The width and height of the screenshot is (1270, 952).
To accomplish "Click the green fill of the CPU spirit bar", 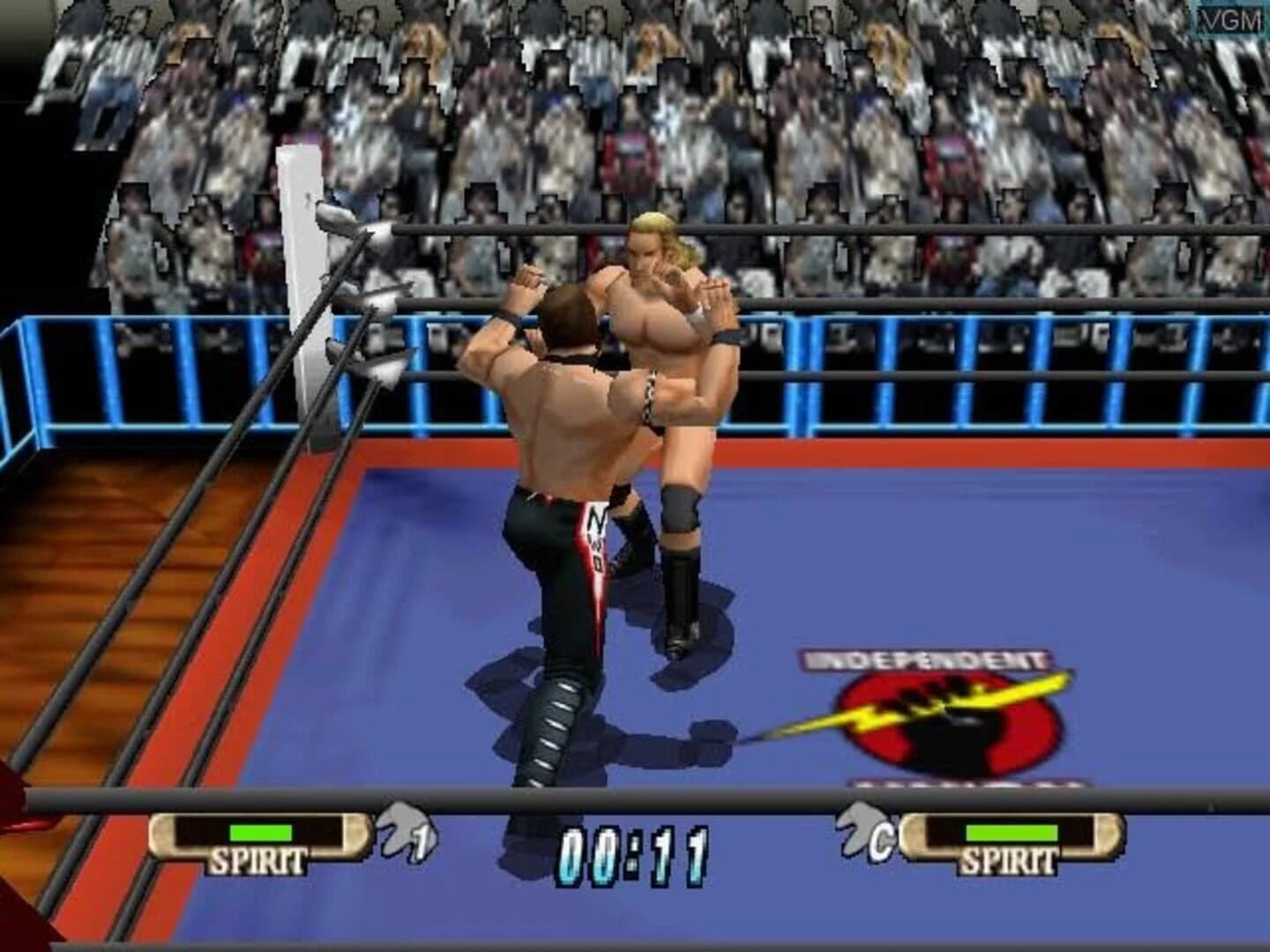I will click(1011, 830).
